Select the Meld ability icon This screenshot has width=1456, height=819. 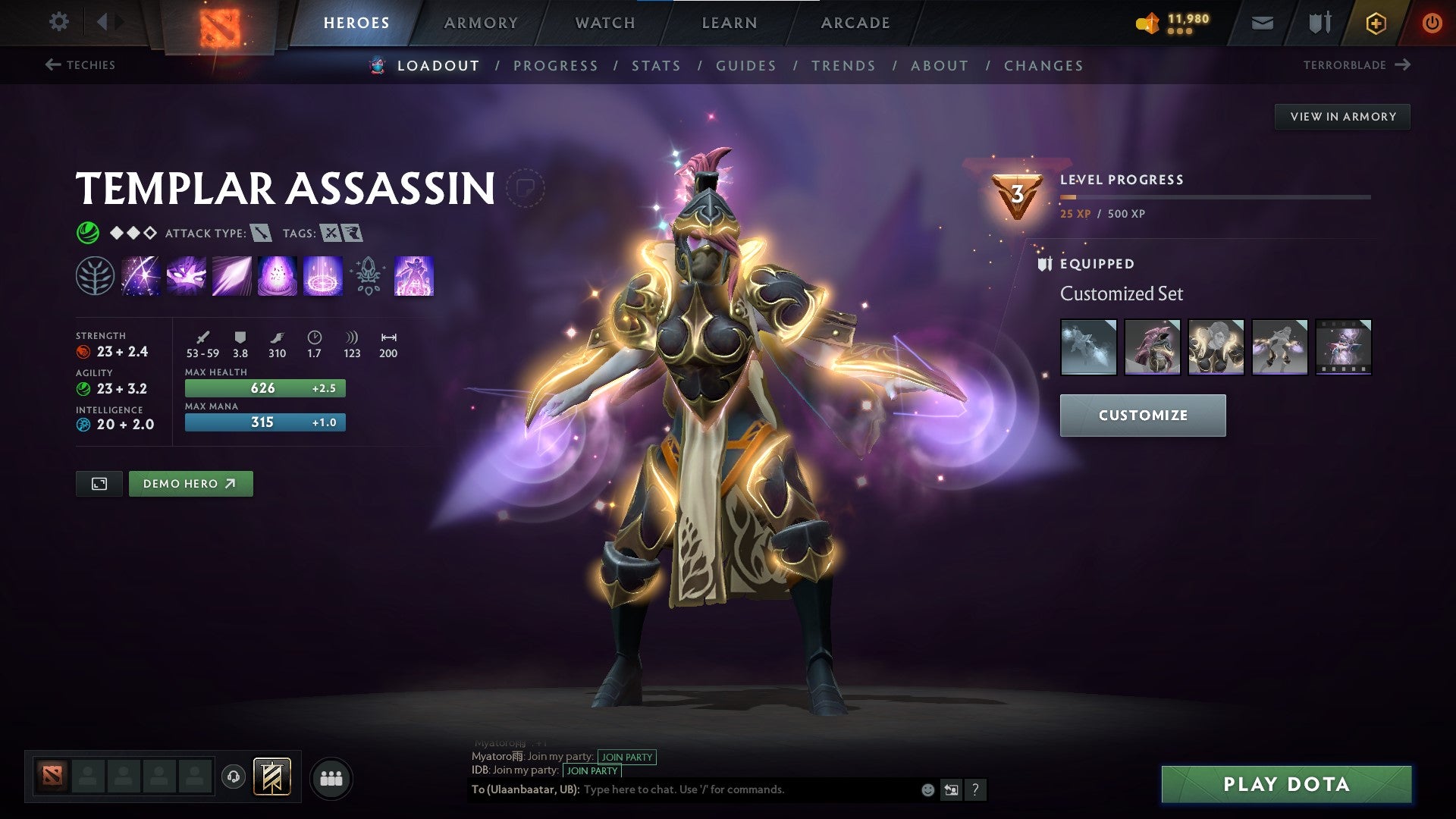pyautogui.click(x=184, y=277)
